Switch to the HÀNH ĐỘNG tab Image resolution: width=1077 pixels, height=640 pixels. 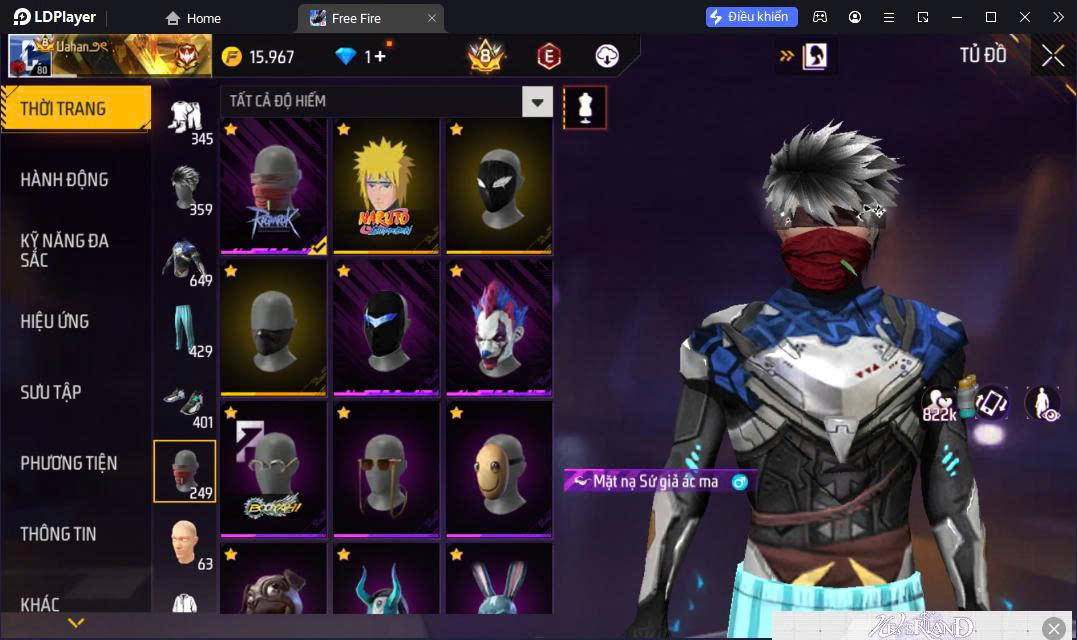point(64,180)
